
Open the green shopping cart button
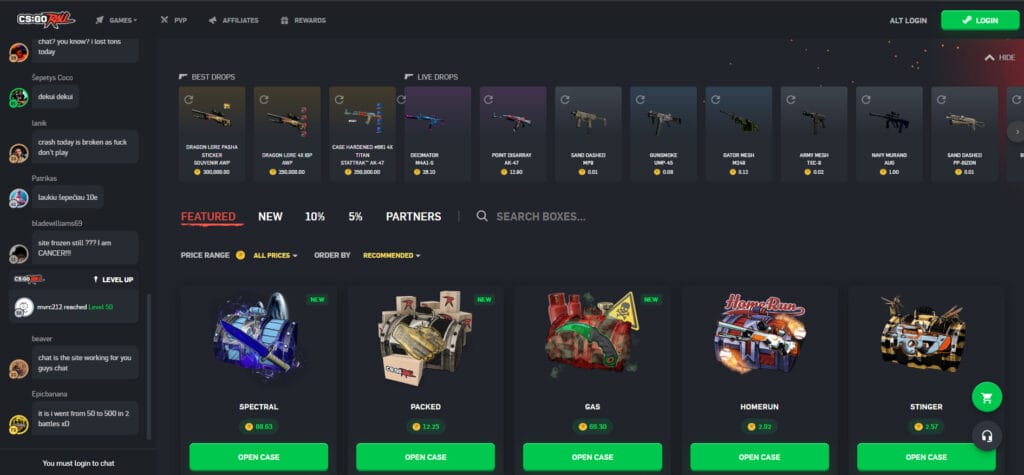987,397
